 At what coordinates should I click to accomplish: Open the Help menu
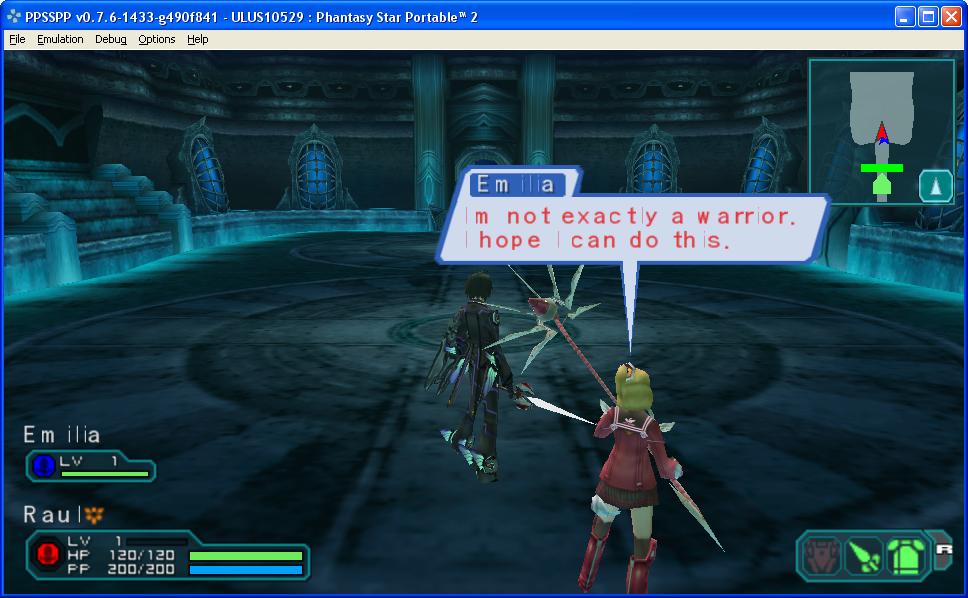pyautogui.click(x=198, y=39)
